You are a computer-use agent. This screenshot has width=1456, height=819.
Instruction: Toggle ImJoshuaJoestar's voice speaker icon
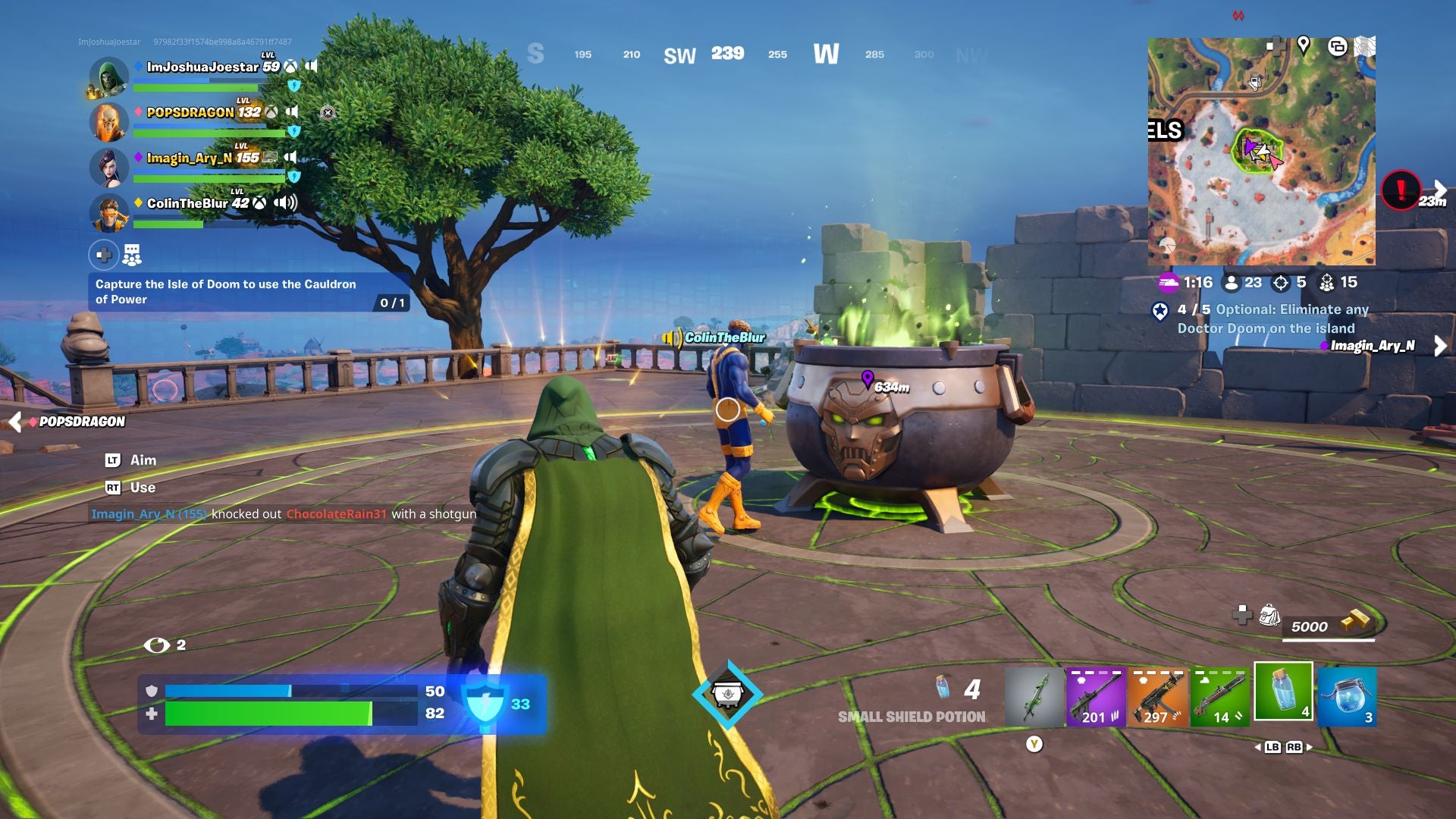[x=312, y=67]
